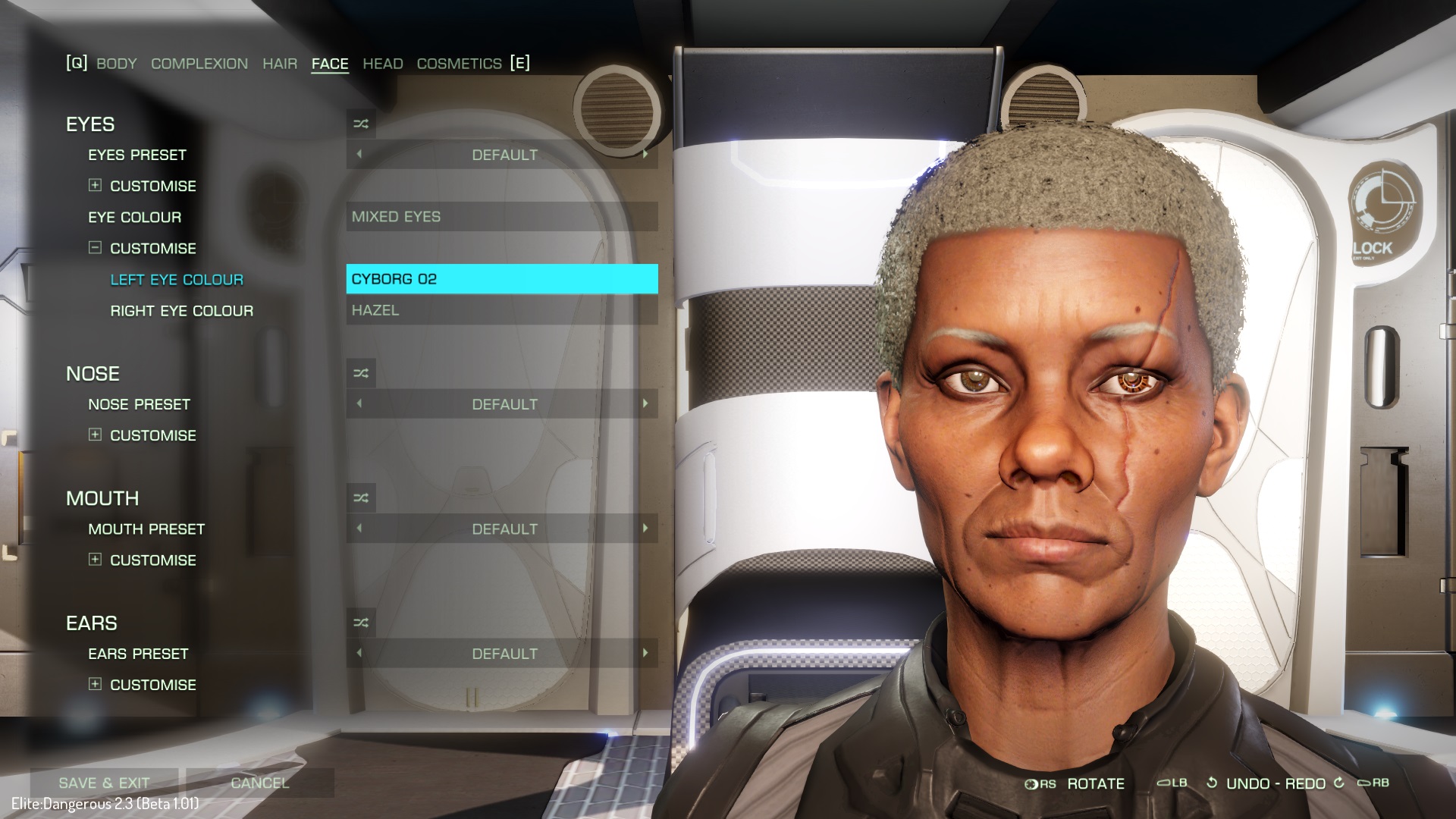Open the Complexion tab

point(199,64)
